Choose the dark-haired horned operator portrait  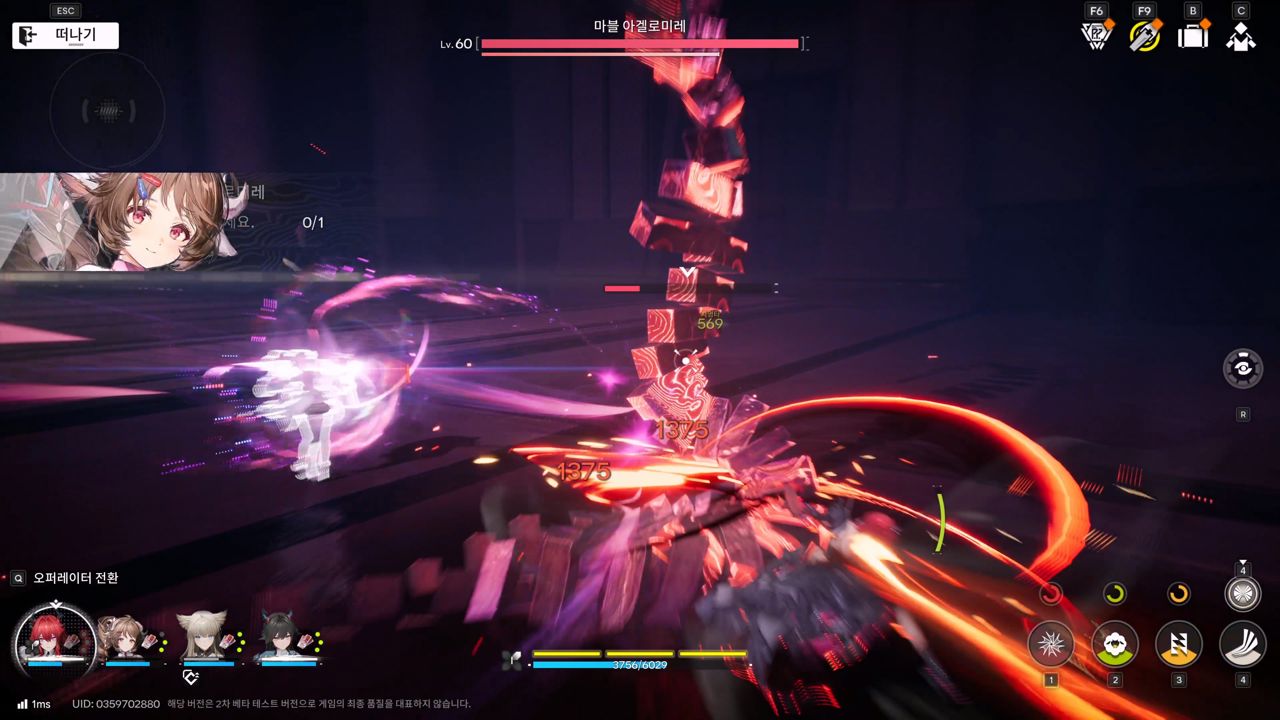pos(282,636)
